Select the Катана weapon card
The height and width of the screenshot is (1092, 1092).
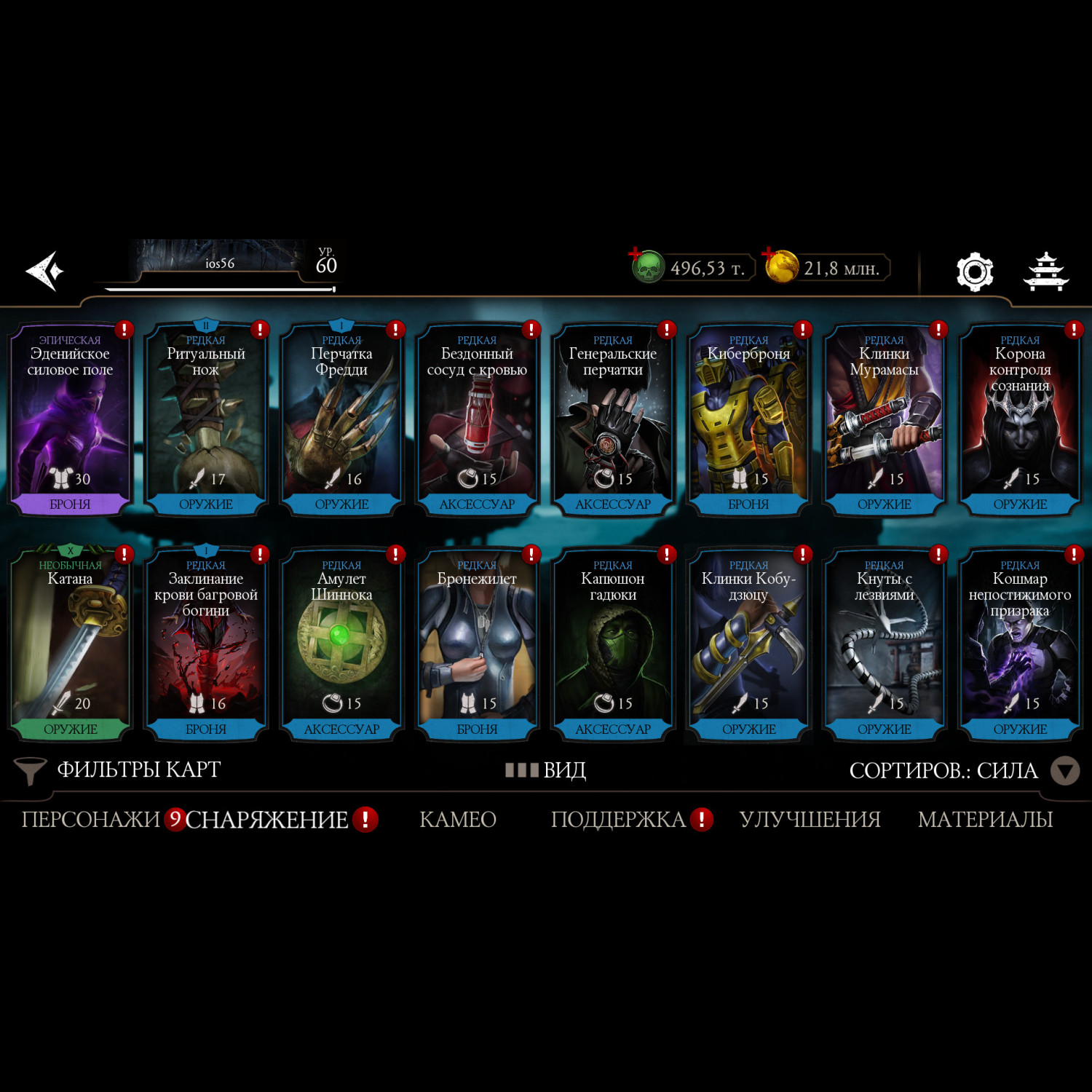point(70,644)
